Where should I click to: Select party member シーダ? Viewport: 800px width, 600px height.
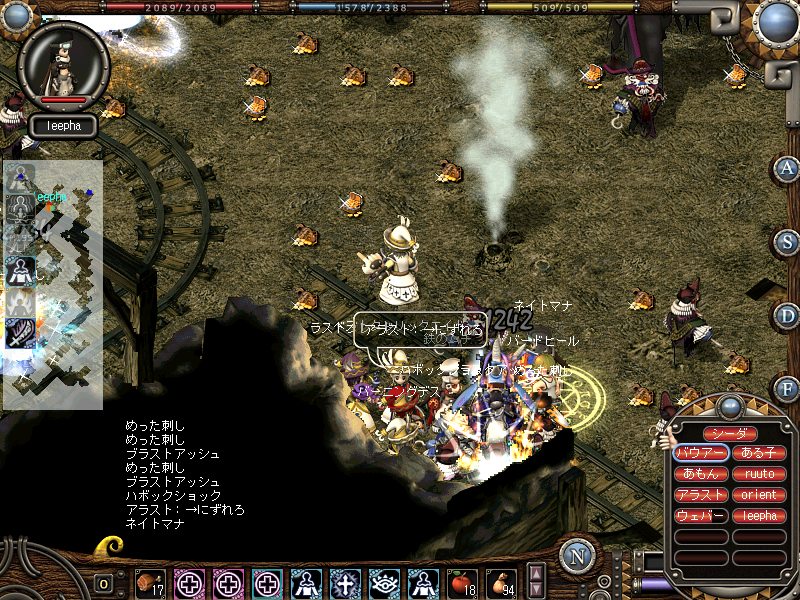pyautogui.click(x=729, y=433)
